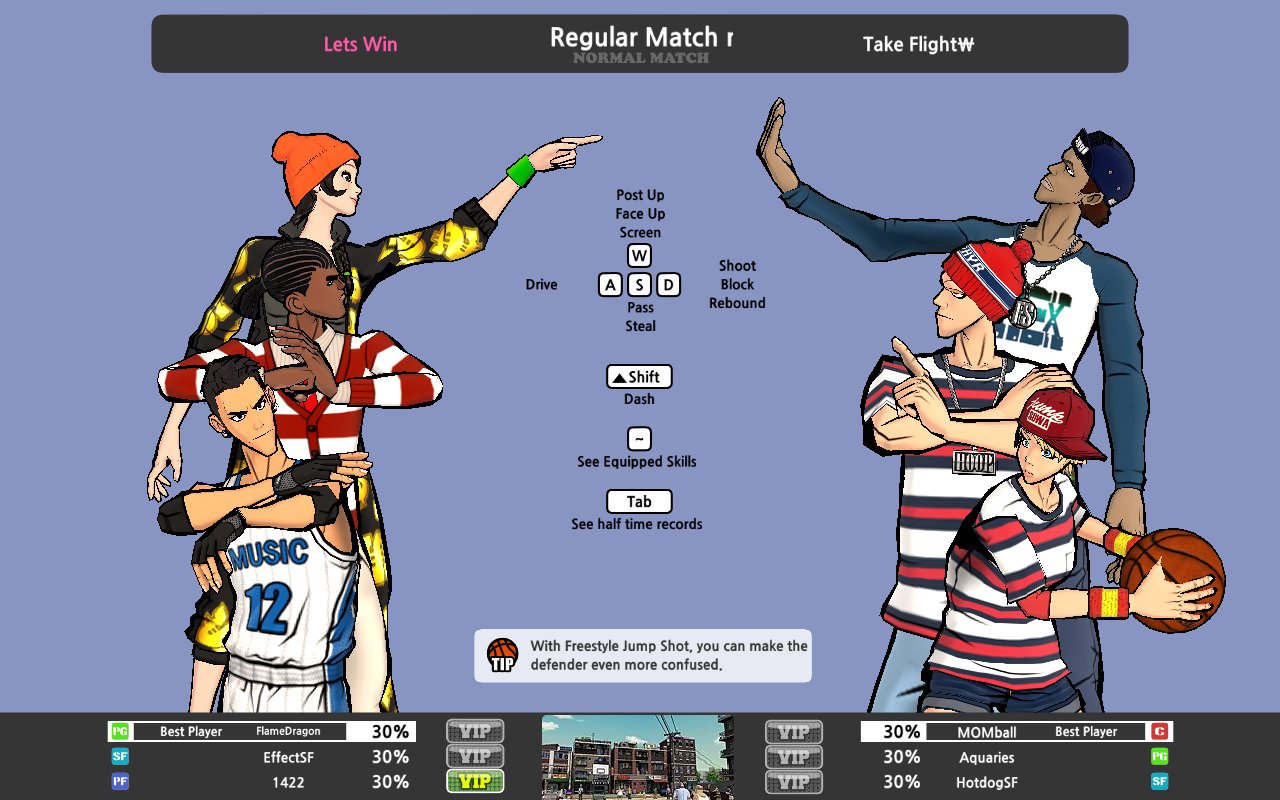The height and width of the screenshot is (800, 1280).
Task: Open the W key Post Up control
Action: [639, 255]
